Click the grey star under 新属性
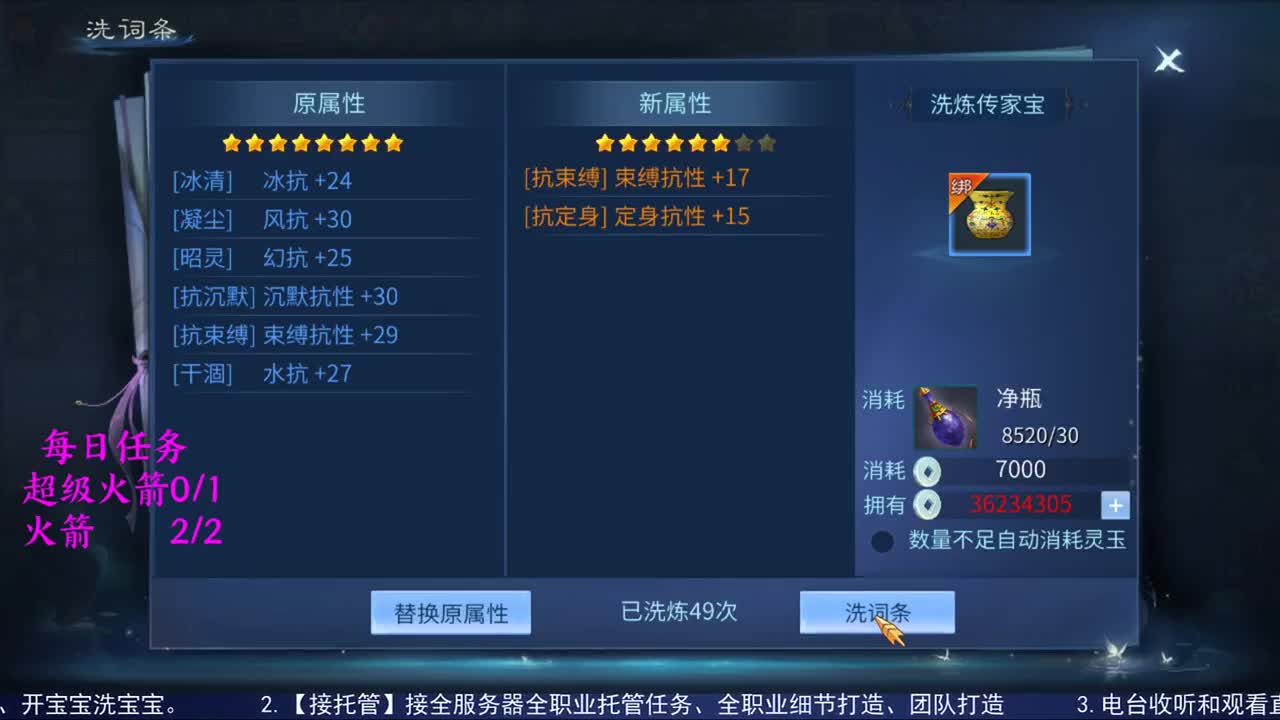 (745, 142)
